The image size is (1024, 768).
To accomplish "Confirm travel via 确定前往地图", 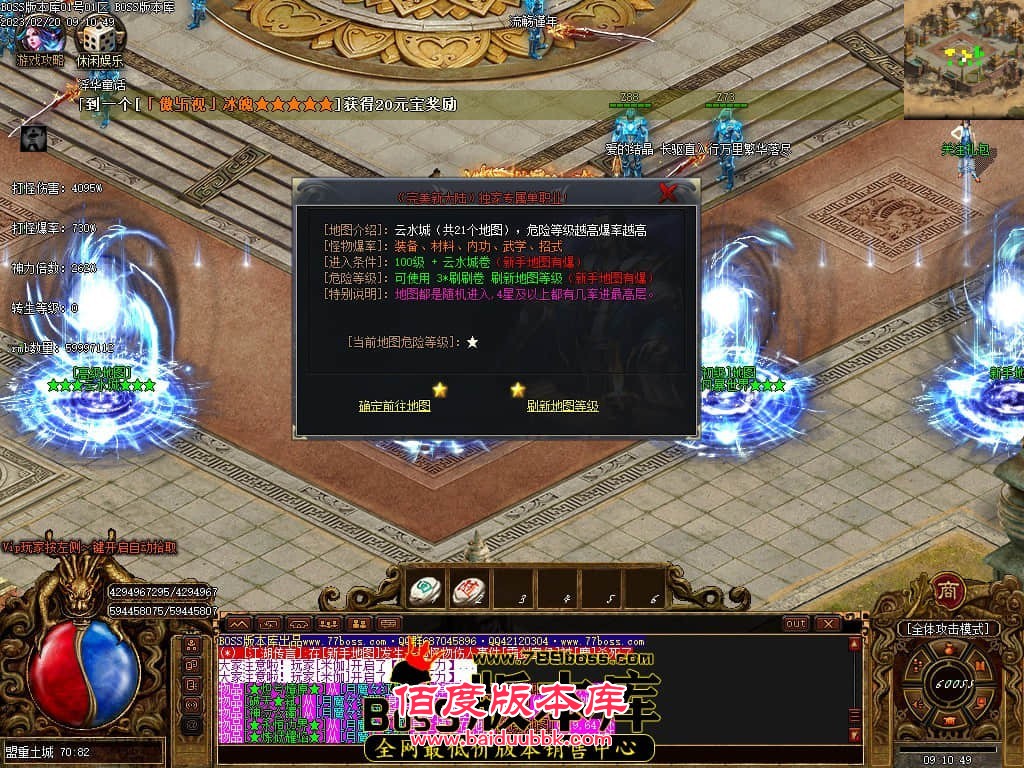I will pos(395,406).
